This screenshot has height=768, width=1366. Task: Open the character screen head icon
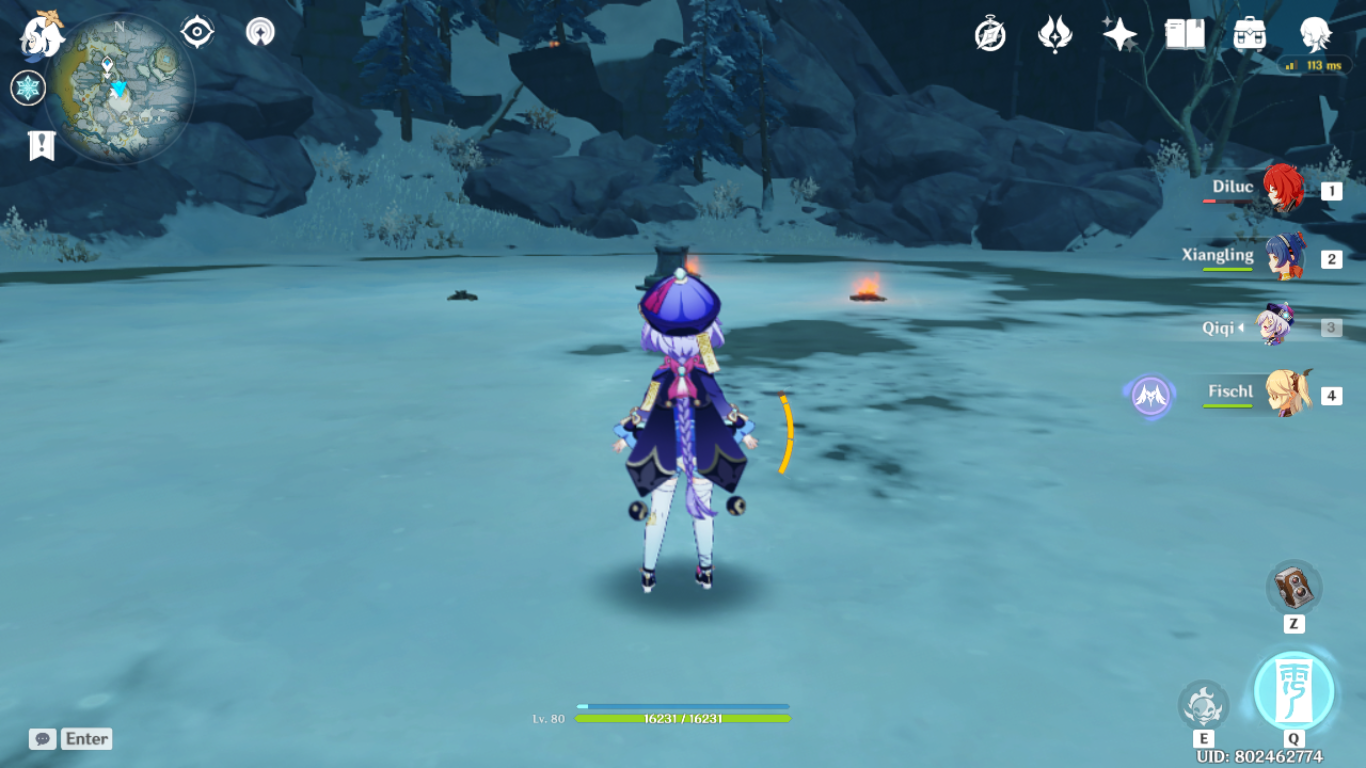pos(1314,35)
